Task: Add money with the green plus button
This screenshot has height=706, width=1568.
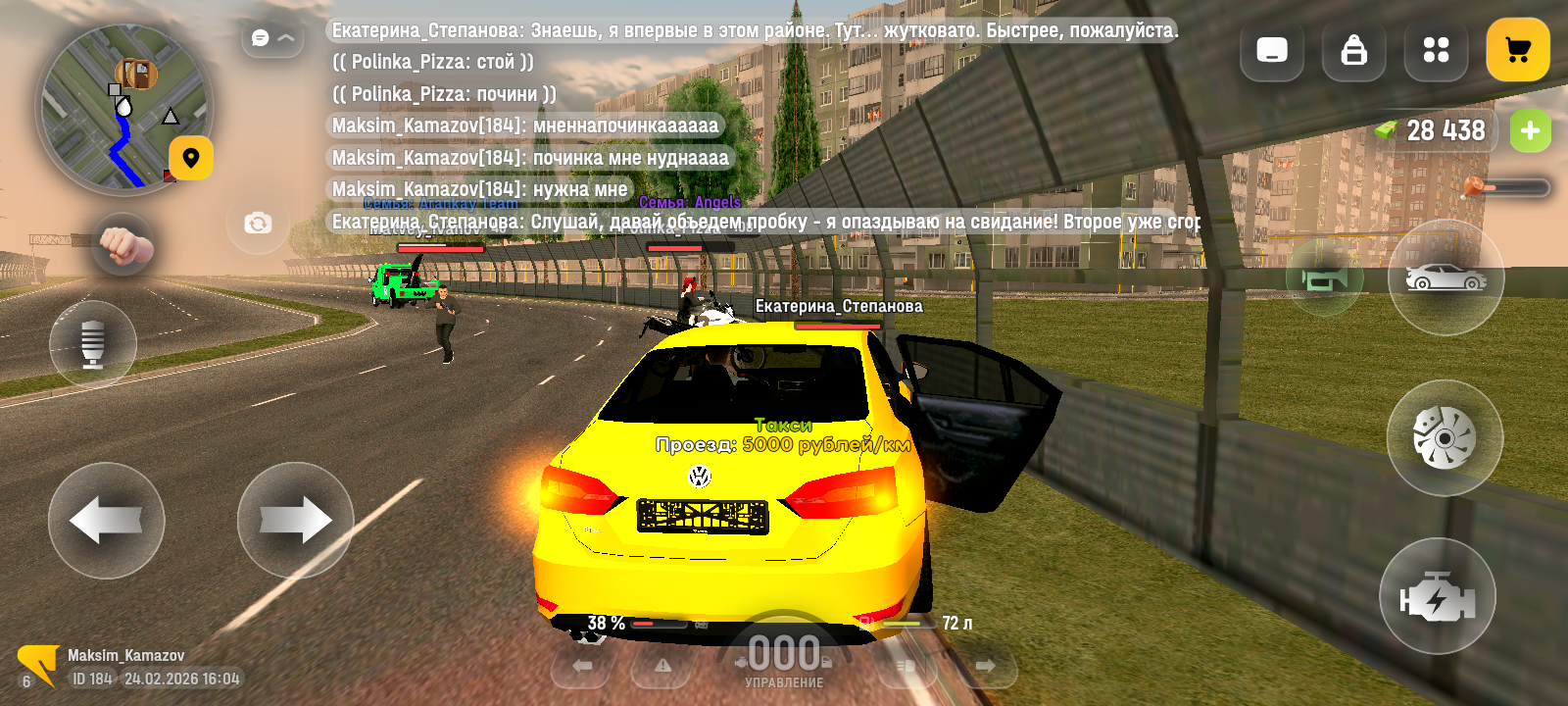Action: click(x=1530, y=130)
